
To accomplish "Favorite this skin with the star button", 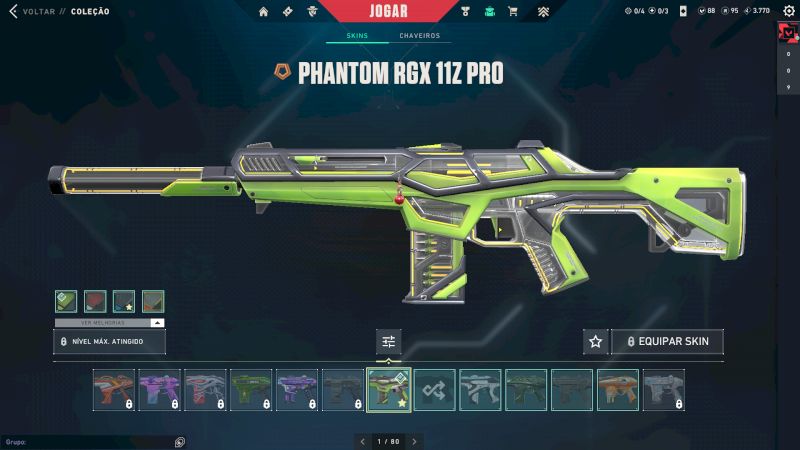I will pyautogui.click(x=596, y=342).
